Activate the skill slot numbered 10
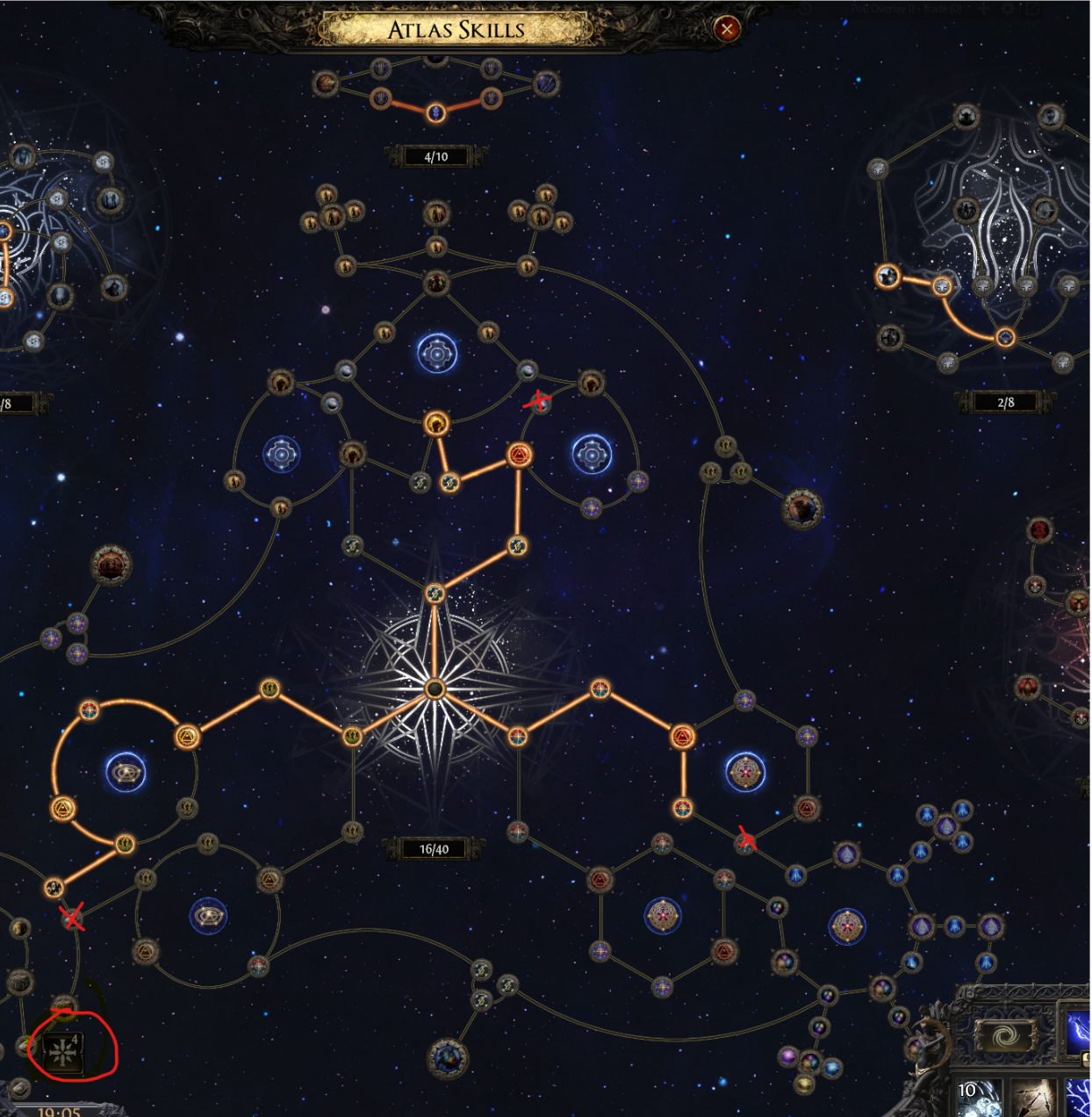 [977, 1099]
